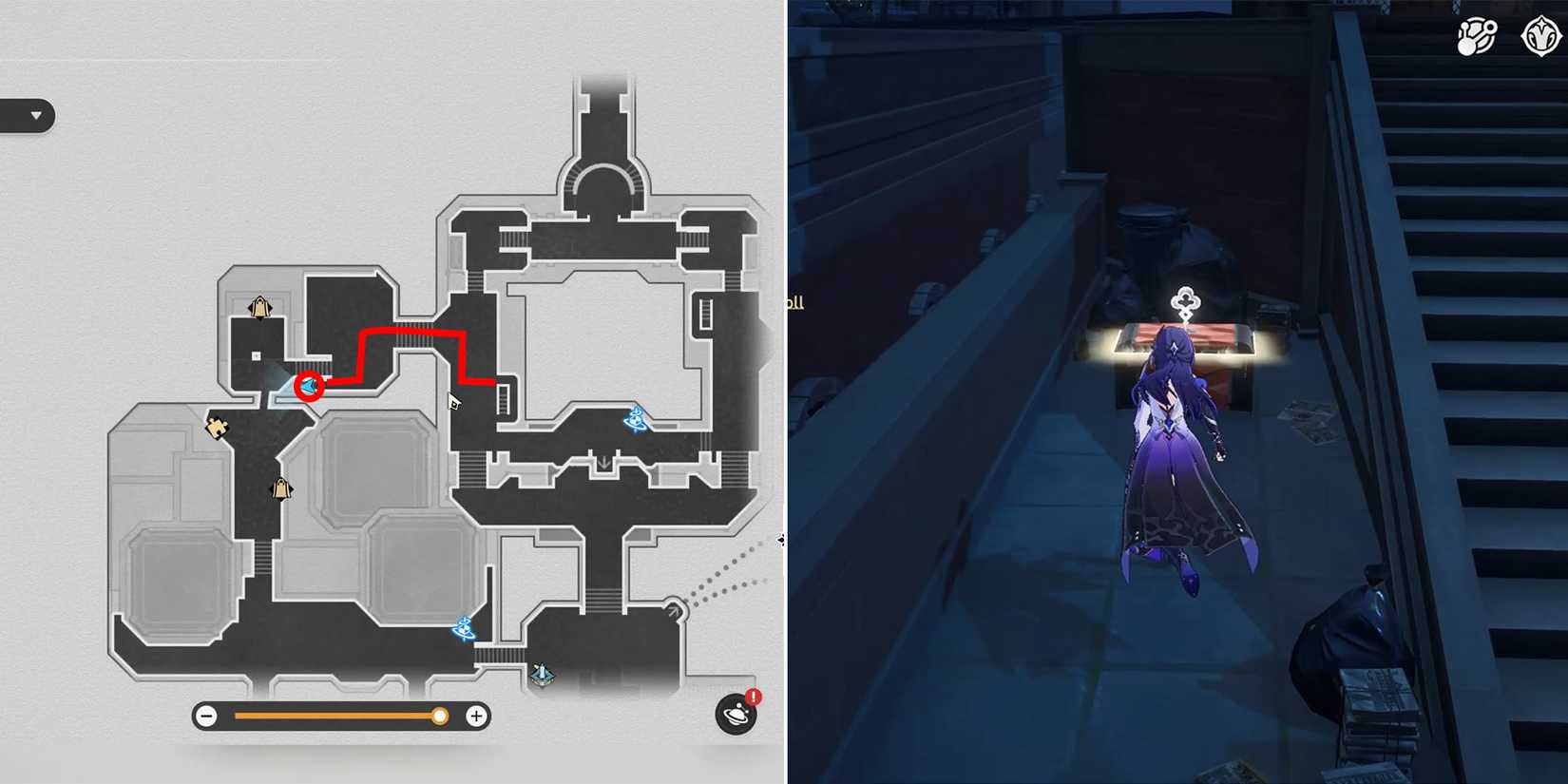Zoom in with the plus button
Viewport: 1568px width, 784px height.
click(474, 716)
